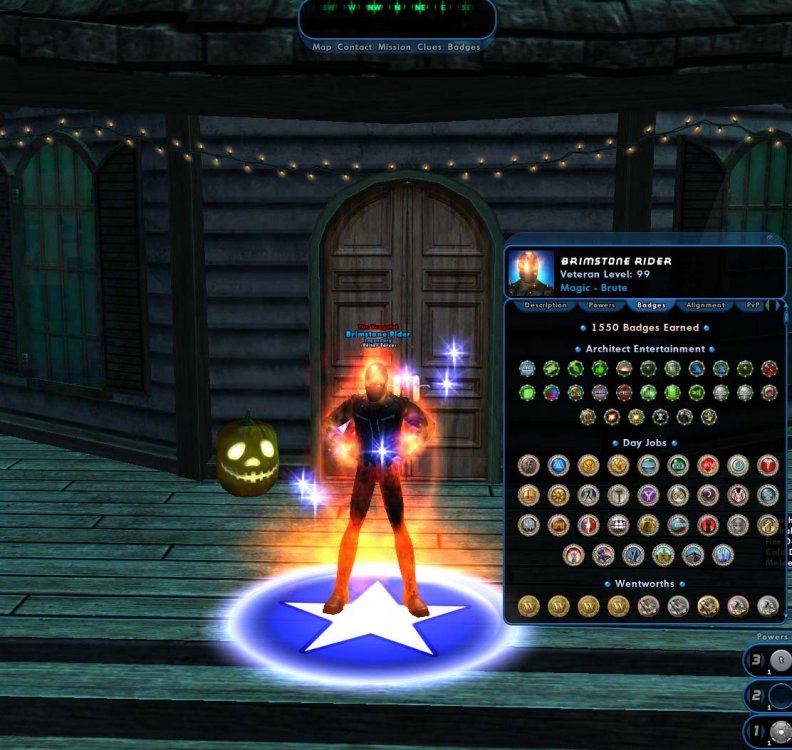The height and width of the screenshot is (750, 792).
Task: Show the Mission tracker
Action: tap(394, 47)
